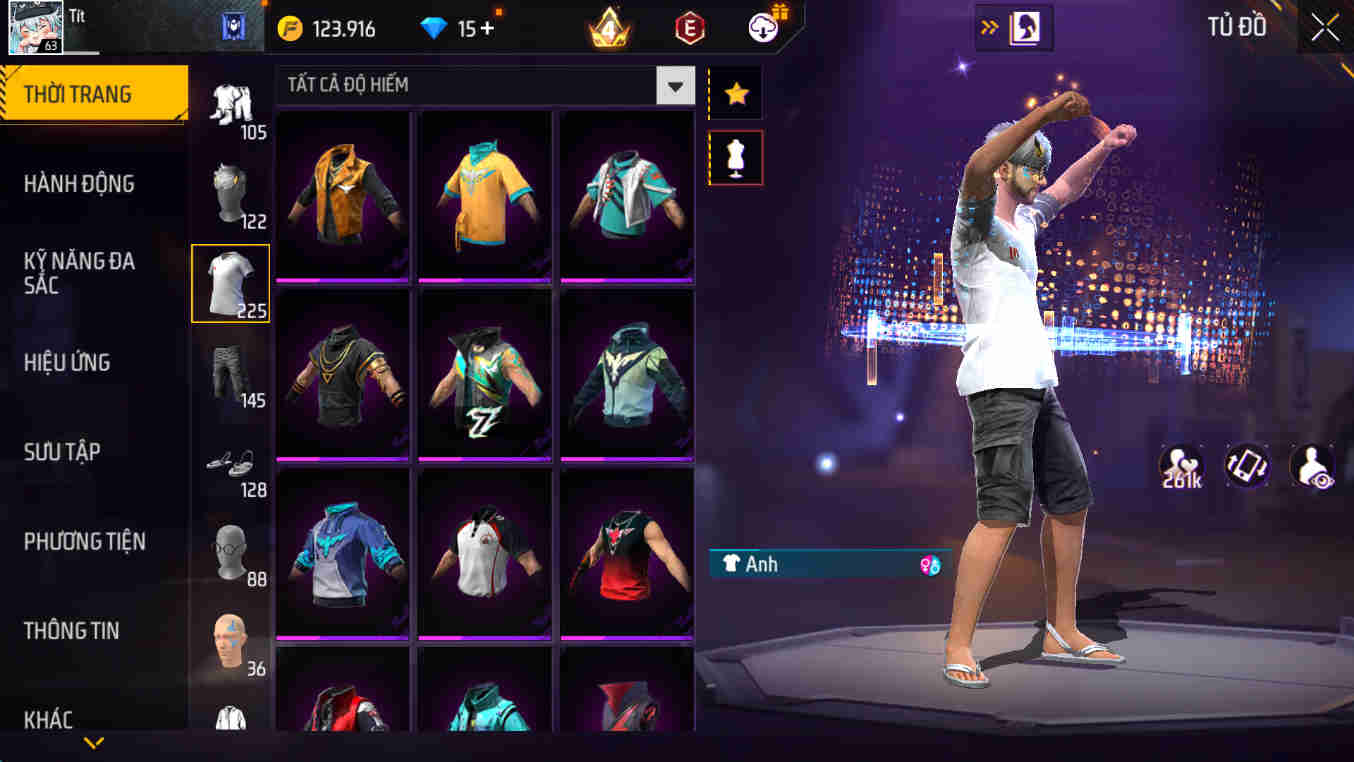Toggle the mannequin display mode

(x=735, y=157)
